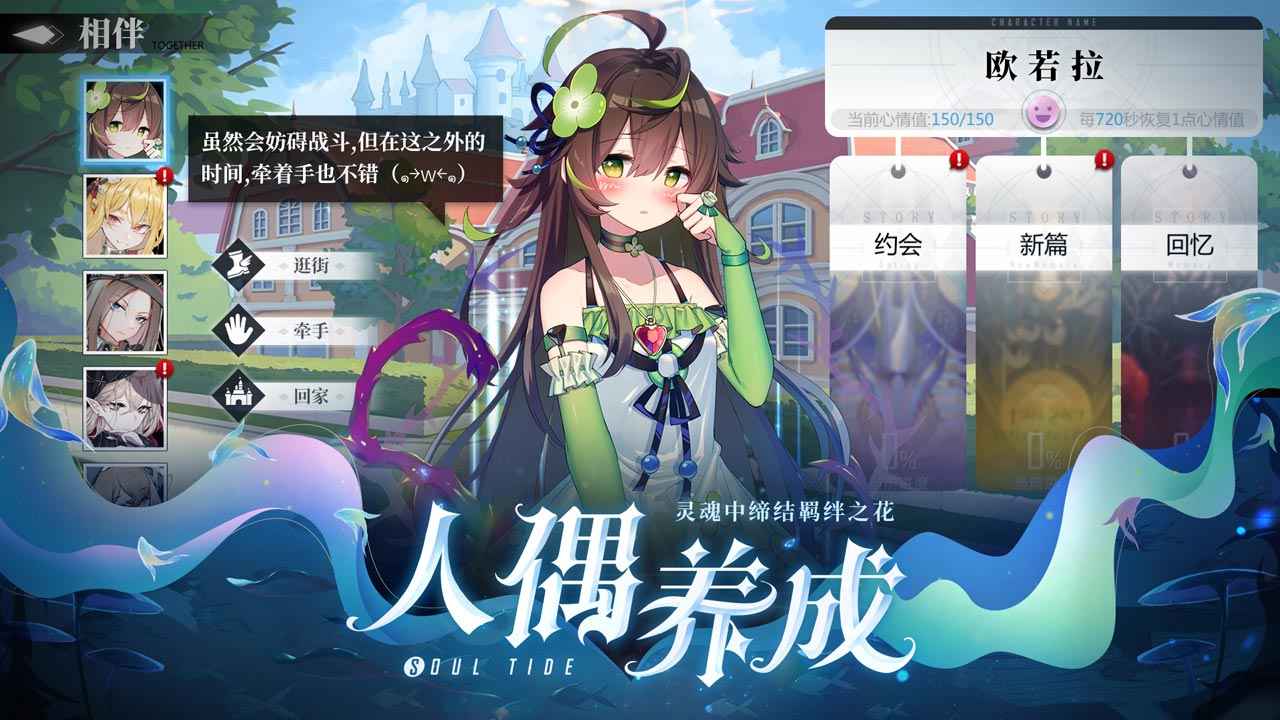Click red notification badge on 约会 card

pyautogui.click(x=957, y=159)
